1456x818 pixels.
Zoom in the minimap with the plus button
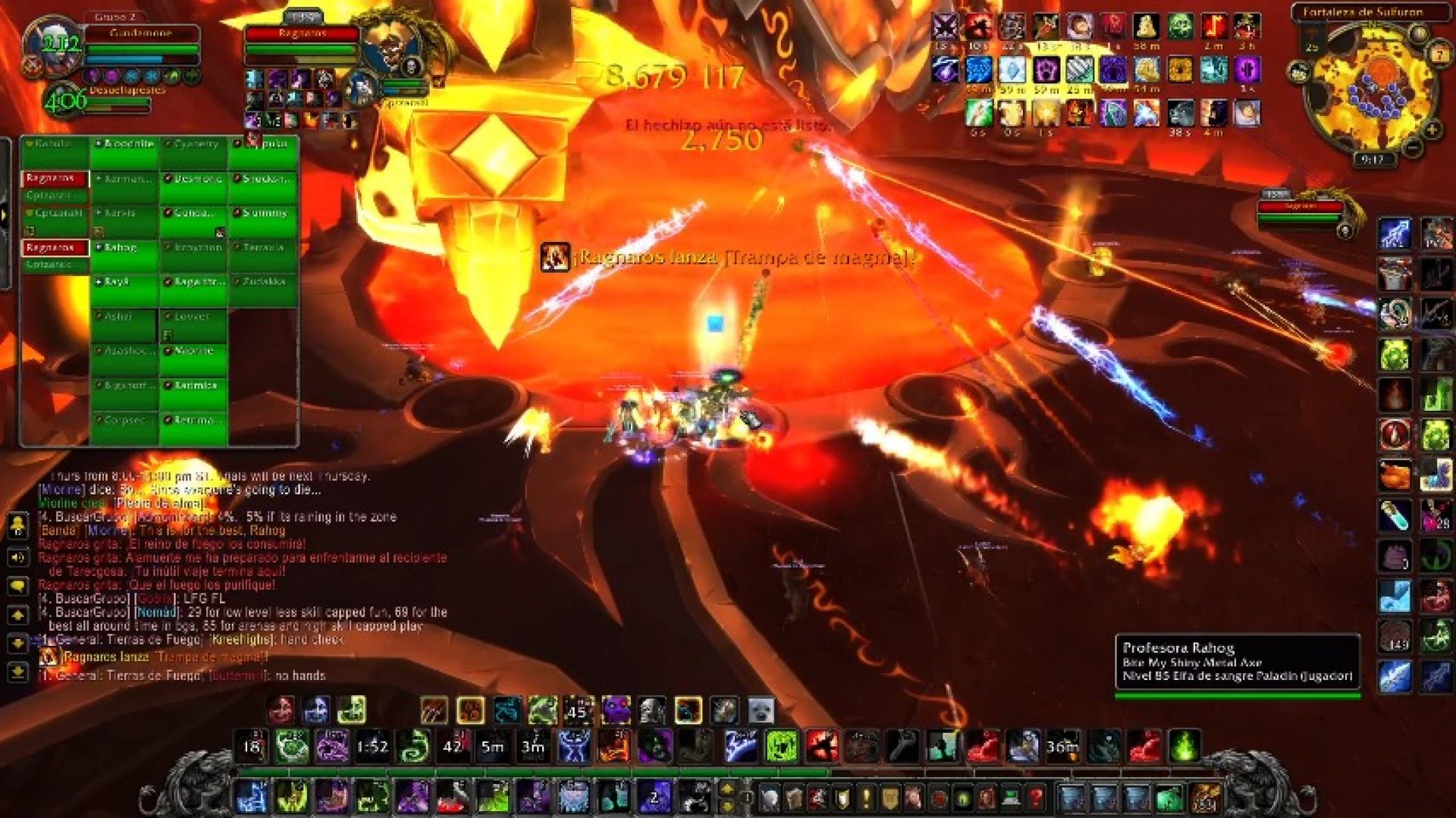click(1432, 130)
